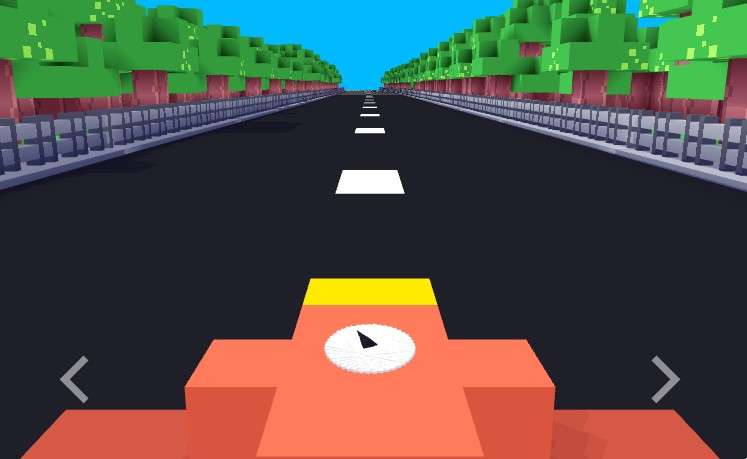Steer right with the right arrow
This screenshot has height=459, width=747.
(x=665, y=379)
